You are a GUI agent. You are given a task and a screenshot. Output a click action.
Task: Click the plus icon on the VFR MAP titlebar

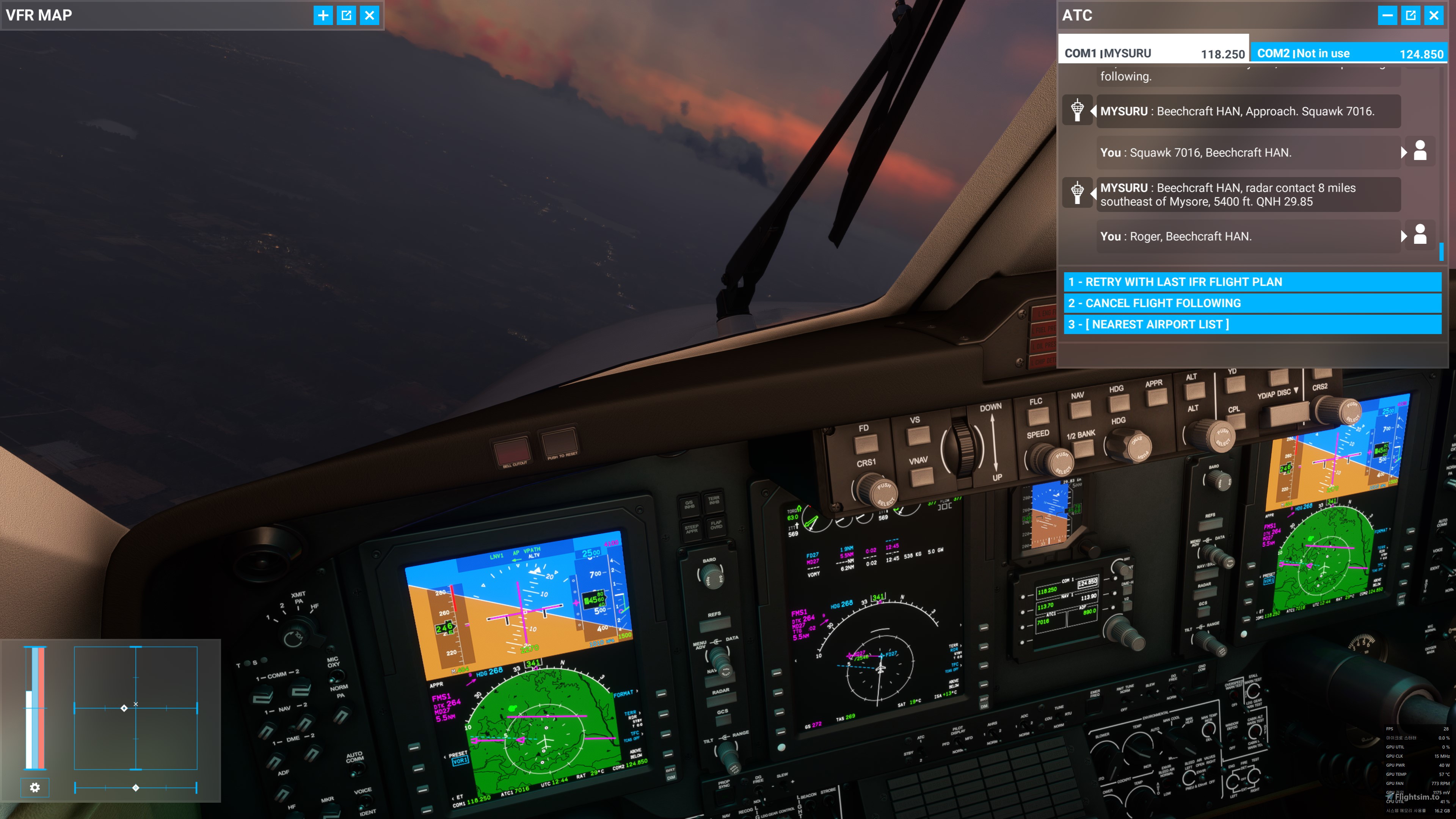point(323,15)
